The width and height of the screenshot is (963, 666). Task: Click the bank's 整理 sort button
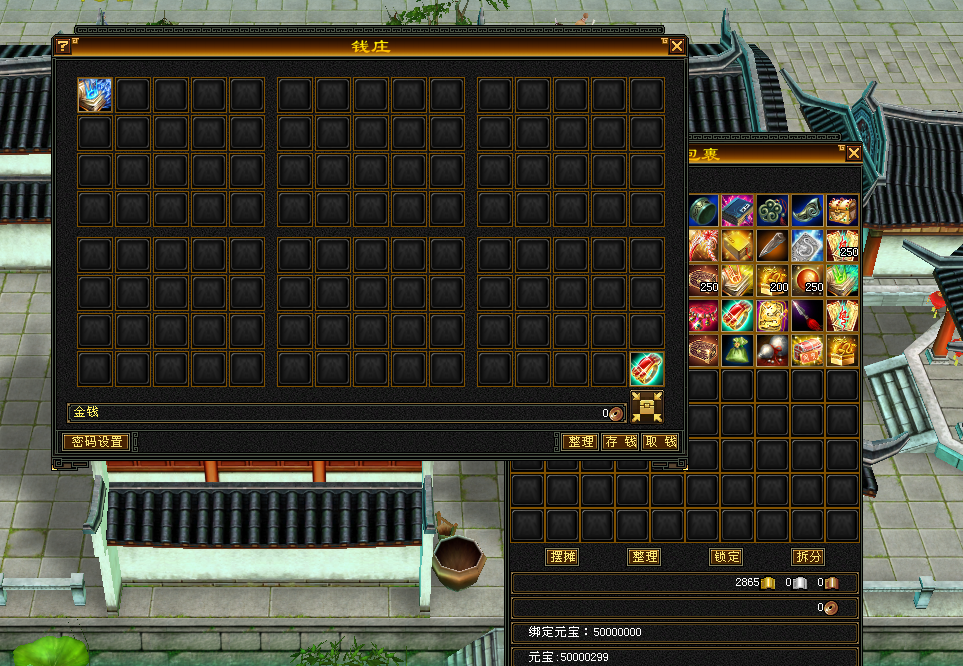(x=579, y=442)
